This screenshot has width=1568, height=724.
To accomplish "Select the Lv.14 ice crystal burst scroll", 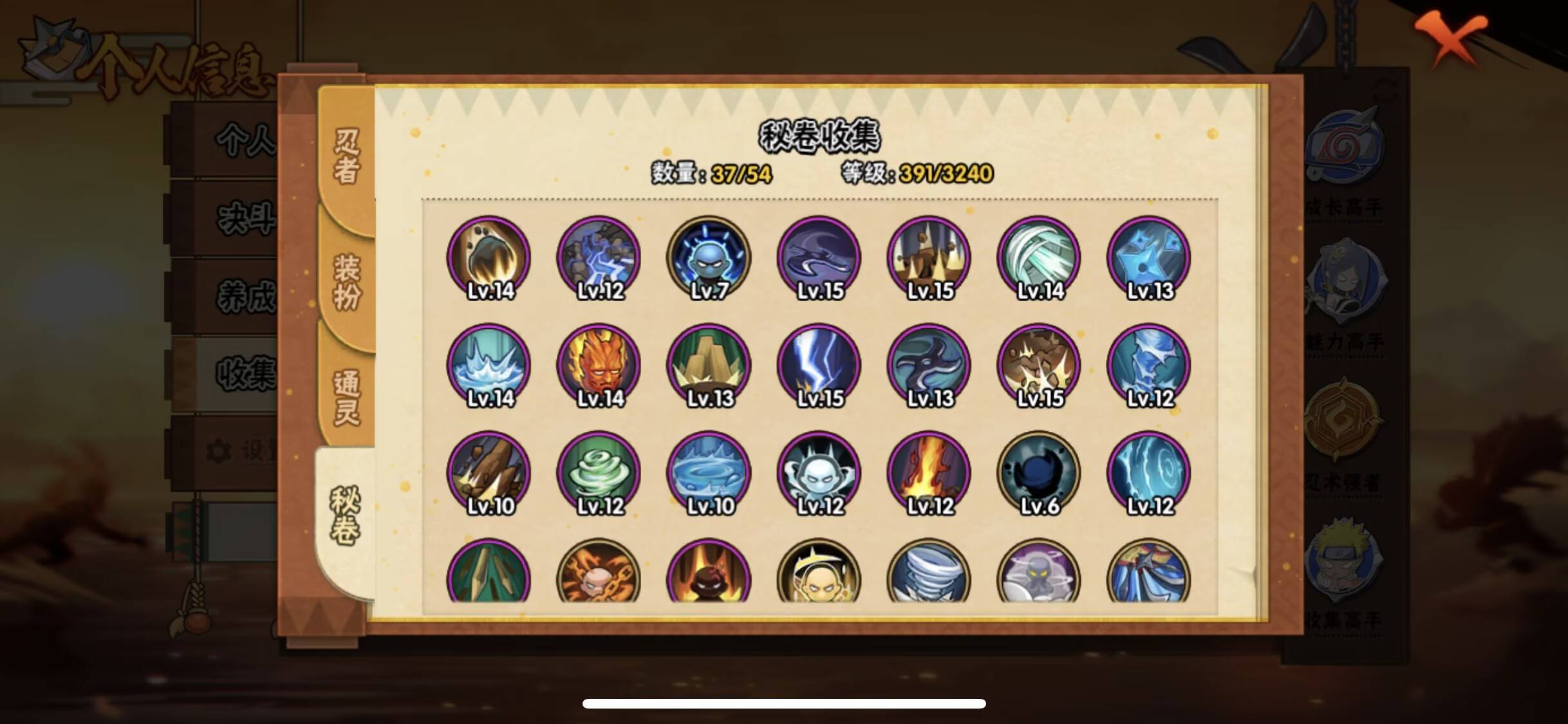I will 489,365.
